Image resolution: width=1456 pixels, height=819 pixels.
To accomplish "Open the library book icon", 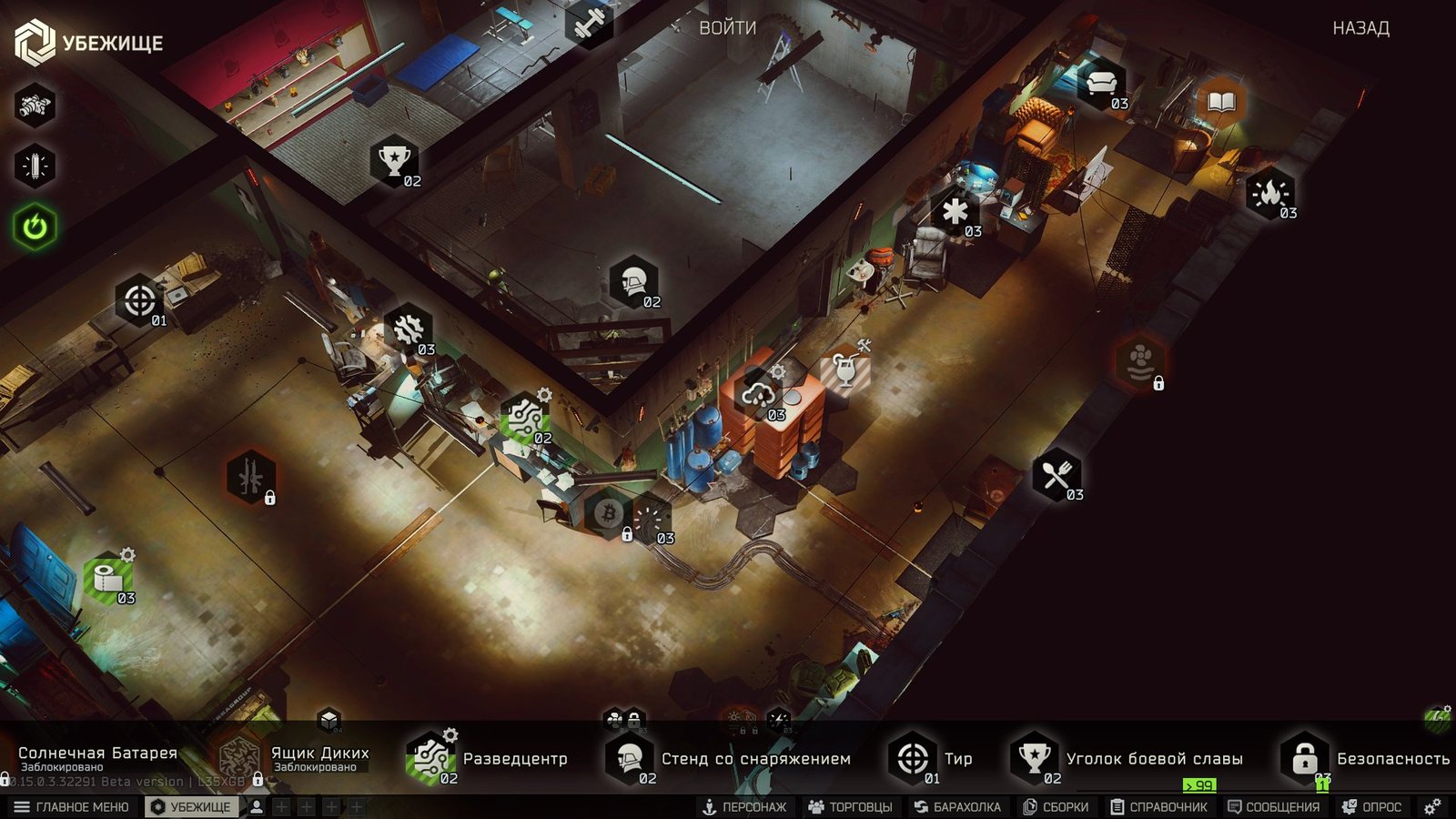I will coord(1221,101).
